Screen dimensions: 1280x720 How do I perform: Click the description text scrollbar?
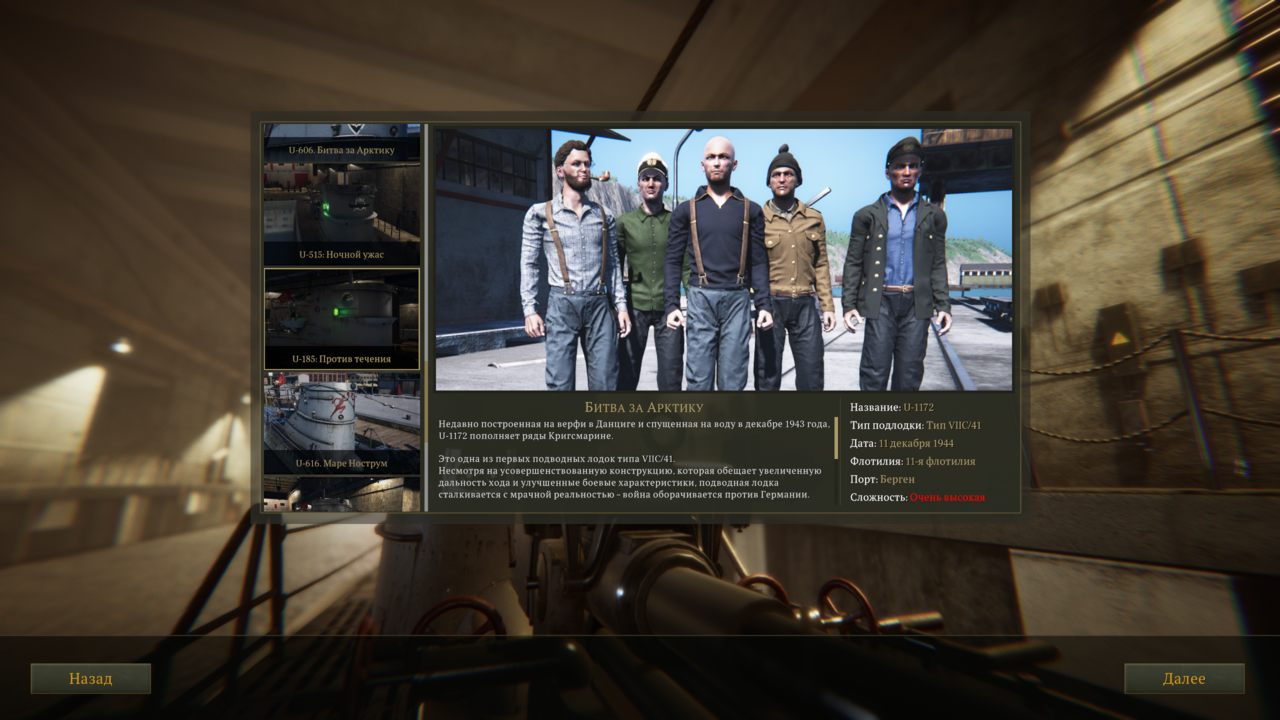[x=836, y=438]
